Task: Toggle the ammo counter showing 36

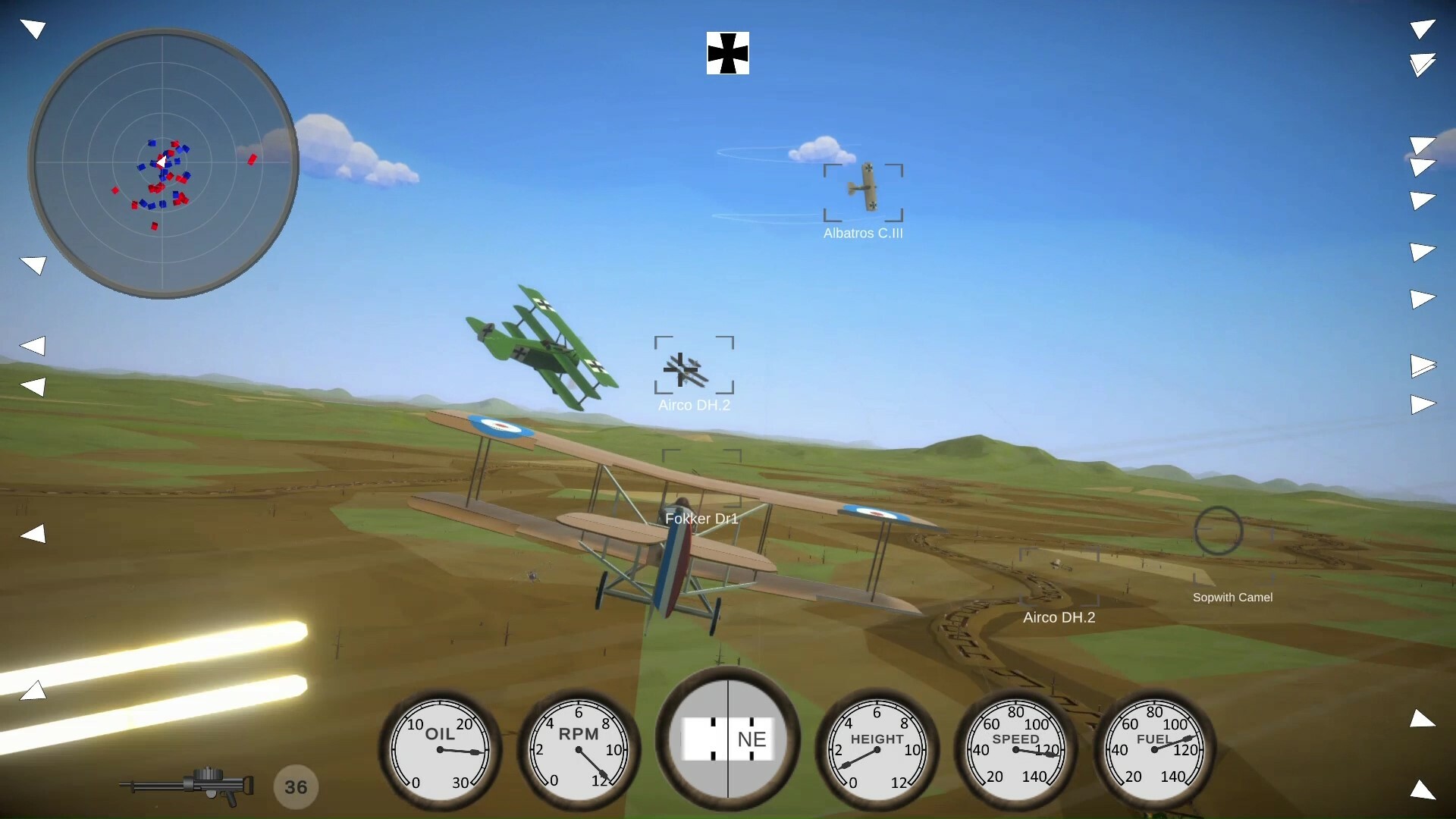Action: 296,786
